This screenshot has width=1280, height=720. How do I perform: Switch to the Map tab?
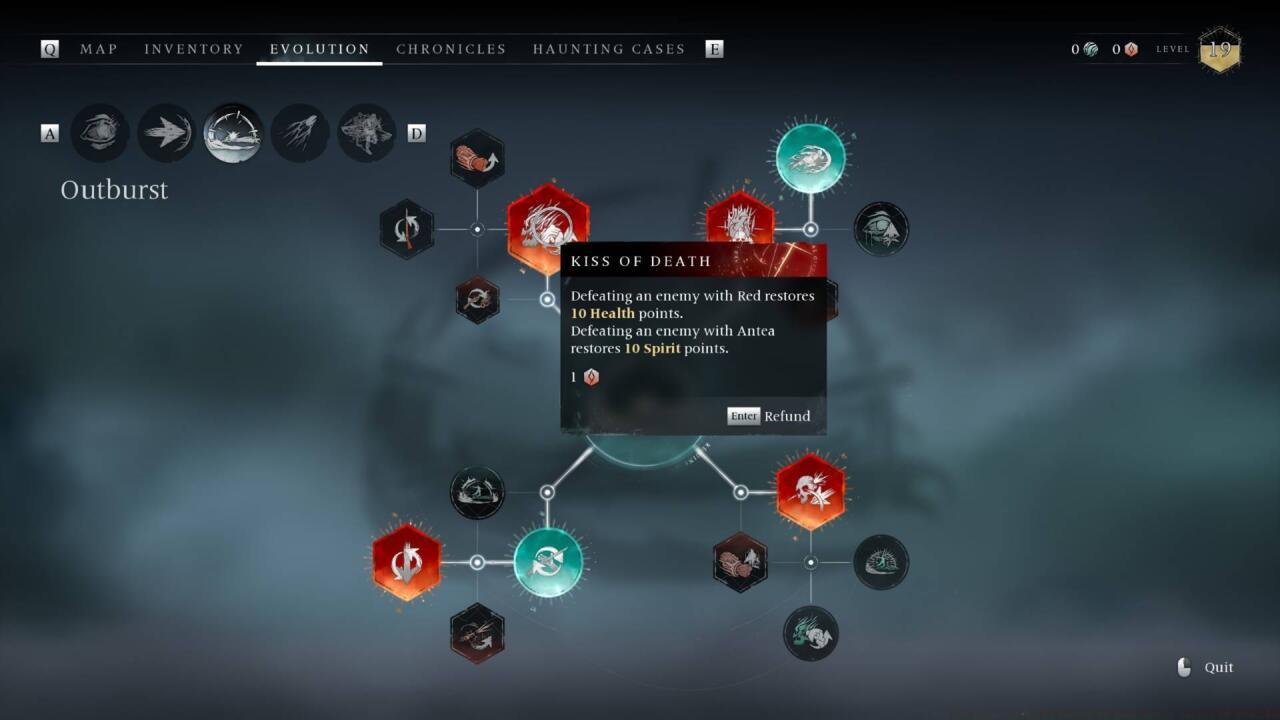(x=98, y=49)
